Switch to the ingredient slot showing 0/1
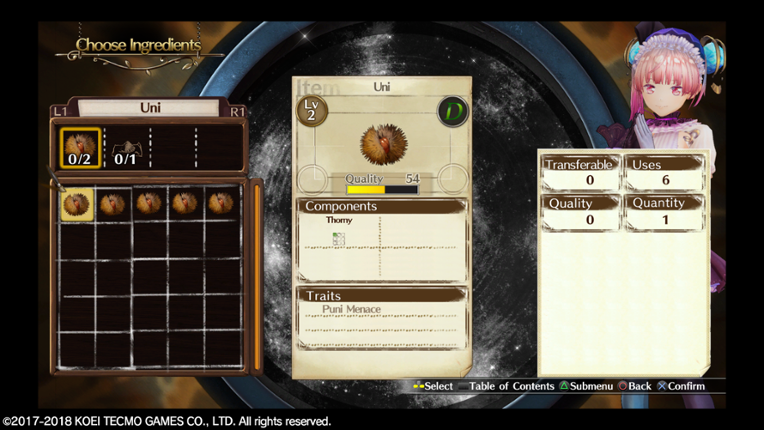 (125, 147)
